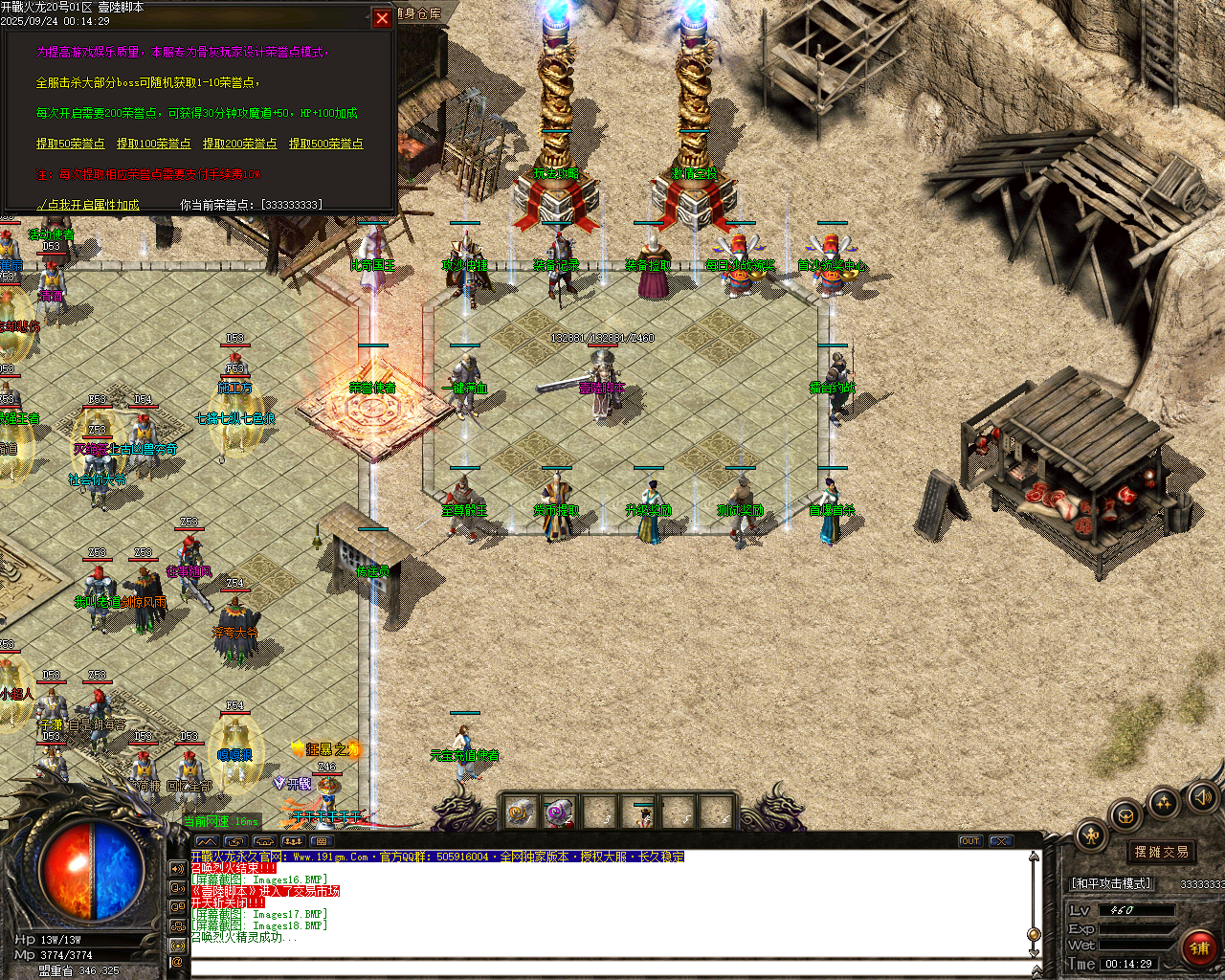Open the character window via the sidebar figure icon

[1093, 835]
